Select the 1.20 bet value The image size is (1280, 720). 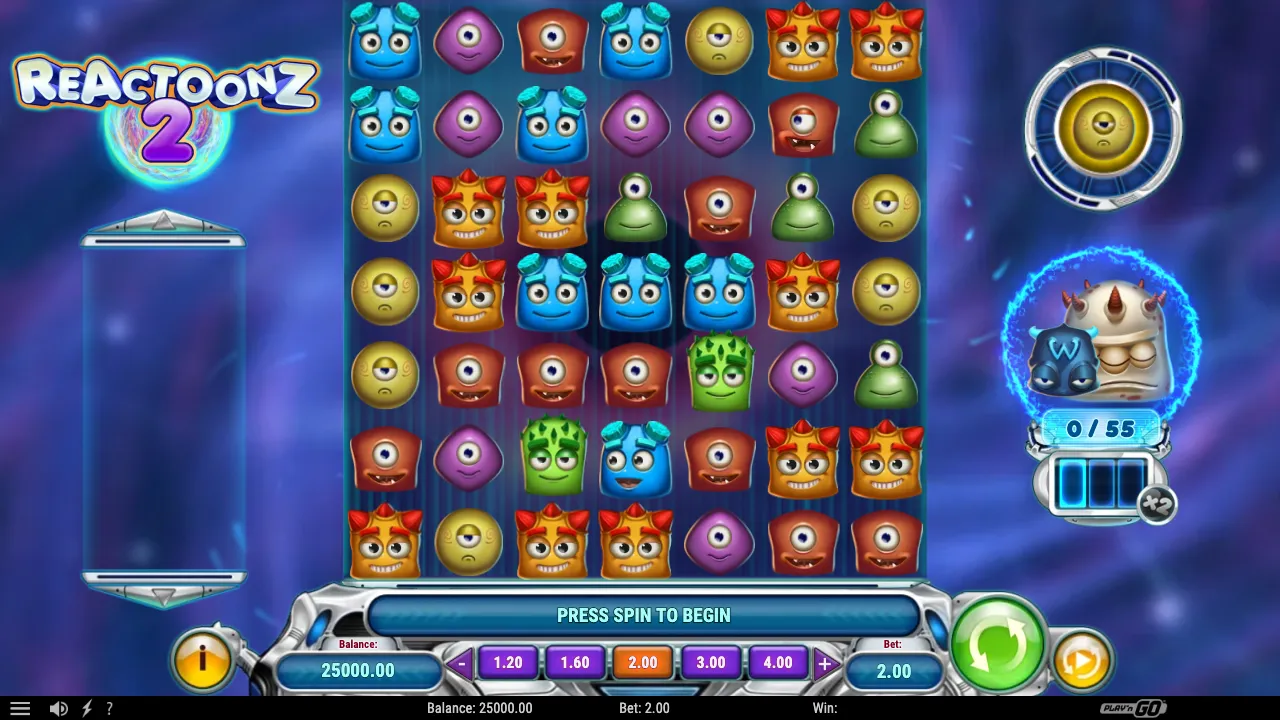coord(508,662)
